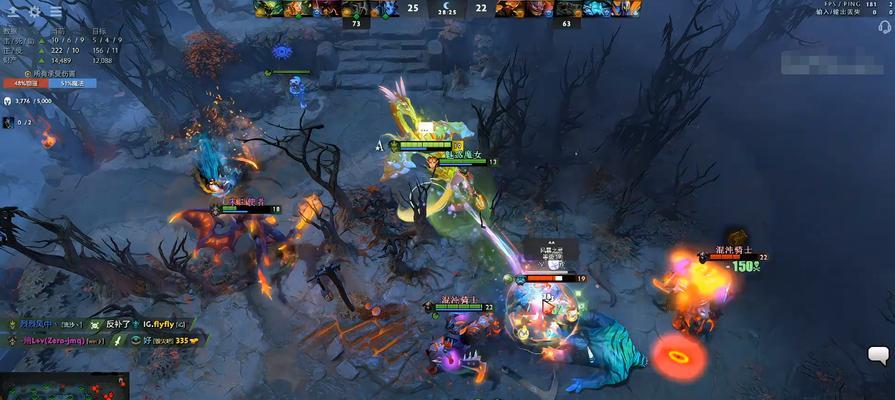Click the helmet icon beside 3,776 / 5,000
This screenshot has width=895, height=400.
pos(8,101)
